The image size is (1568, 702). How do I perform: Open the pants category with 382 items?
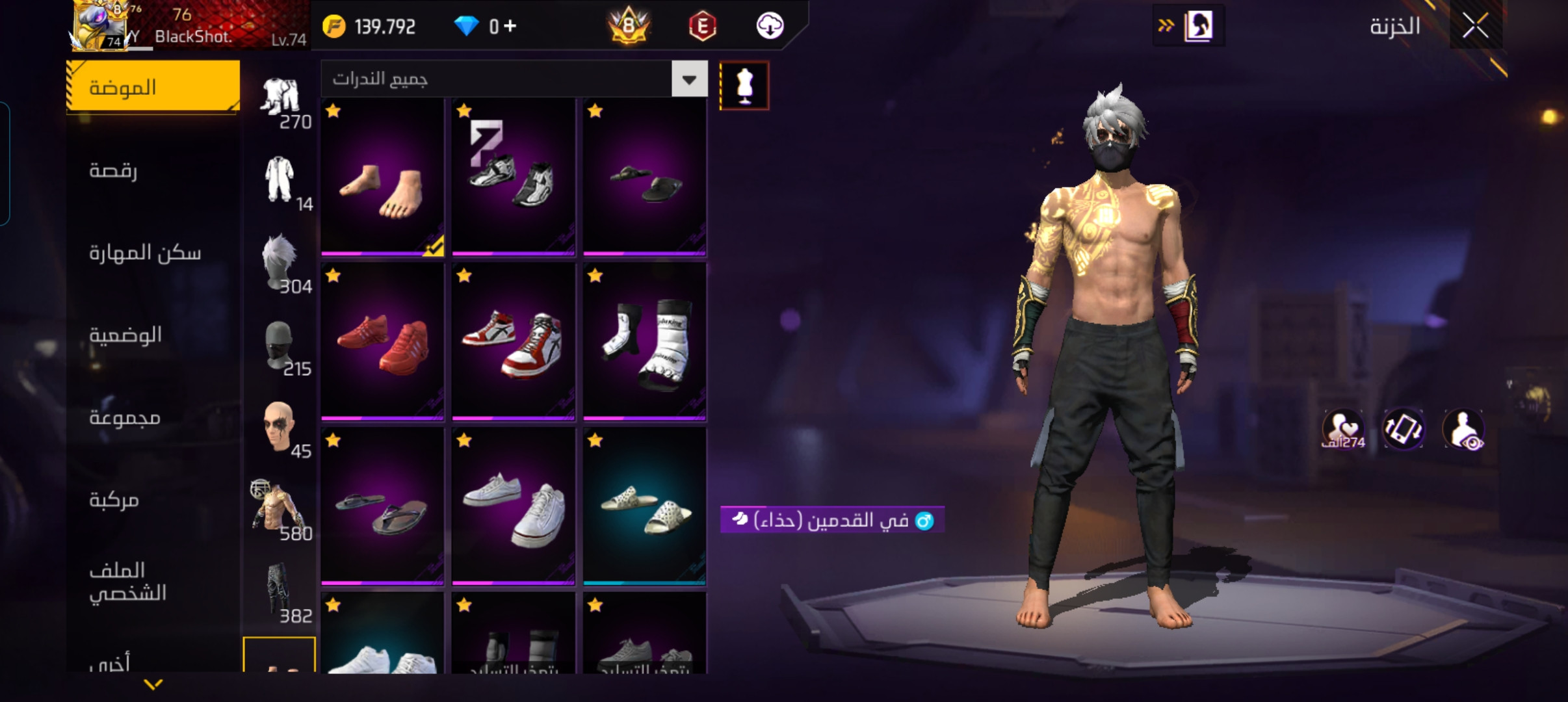(280, 593)
